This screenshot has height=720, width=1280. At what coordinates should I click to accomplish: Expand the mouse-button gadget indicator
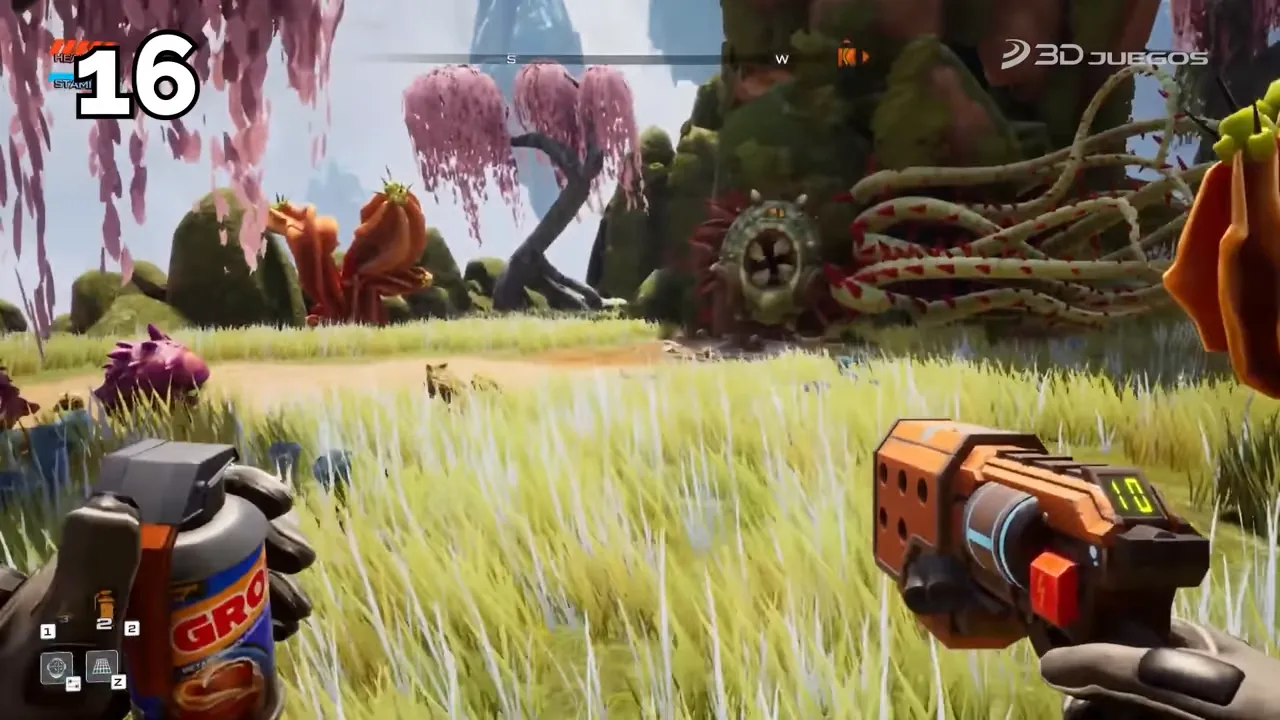[73, 682]
